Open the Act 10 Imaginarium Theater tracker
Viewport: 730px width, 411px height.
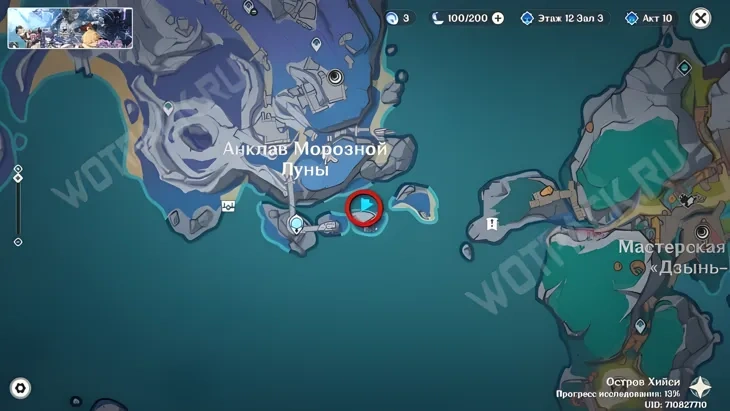(x=650, y=18)
